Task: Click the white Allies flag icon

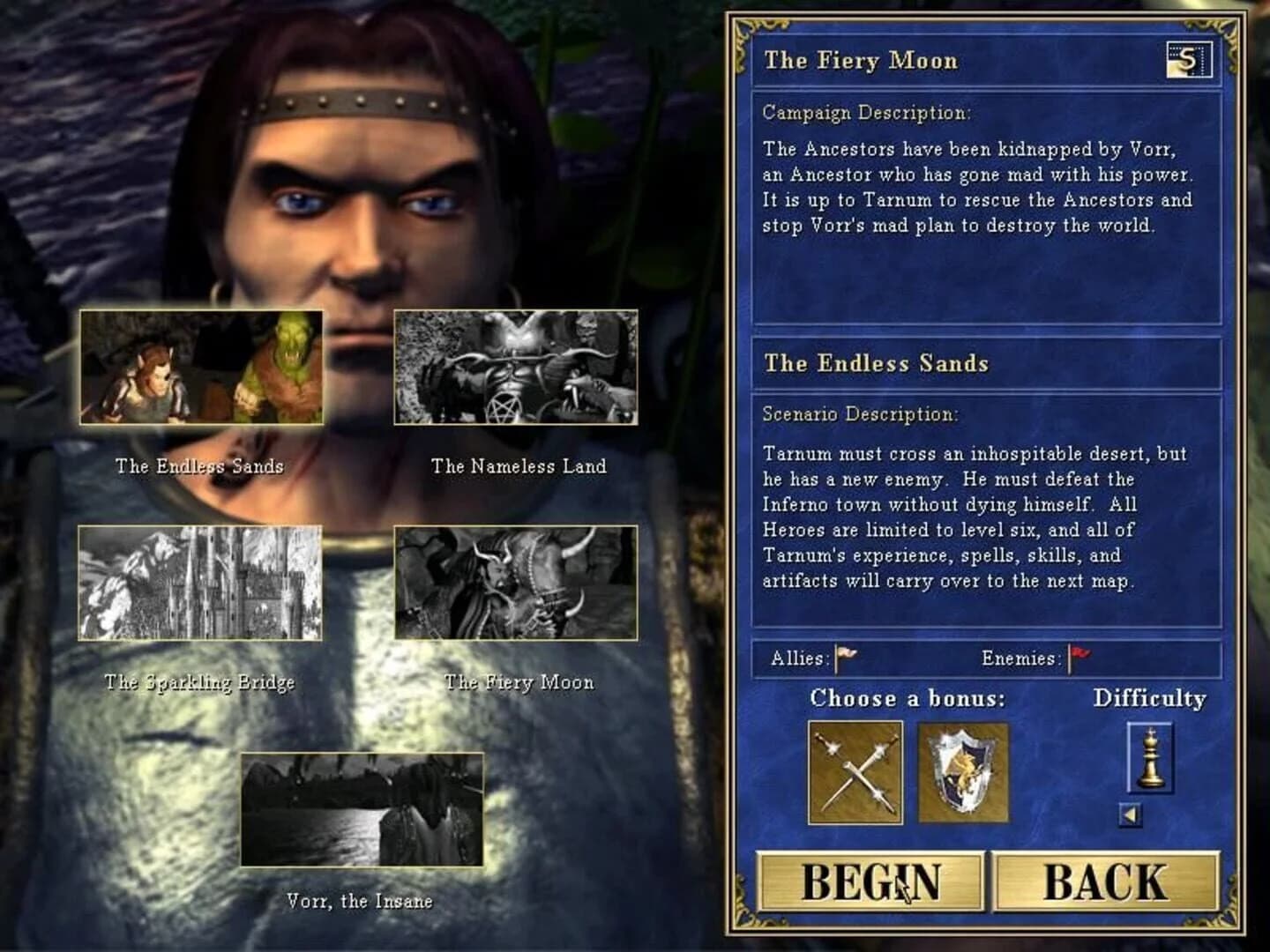Action: (x=845, y=652)
